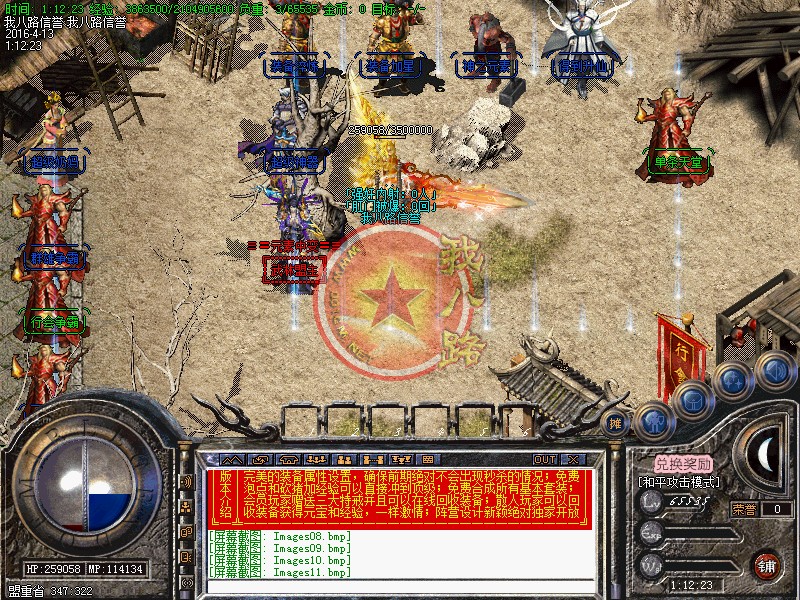Open the mountain-shaped map toolbar button
Screen dimensions: 800x600
pyautogui.click(x=234, y=459)
